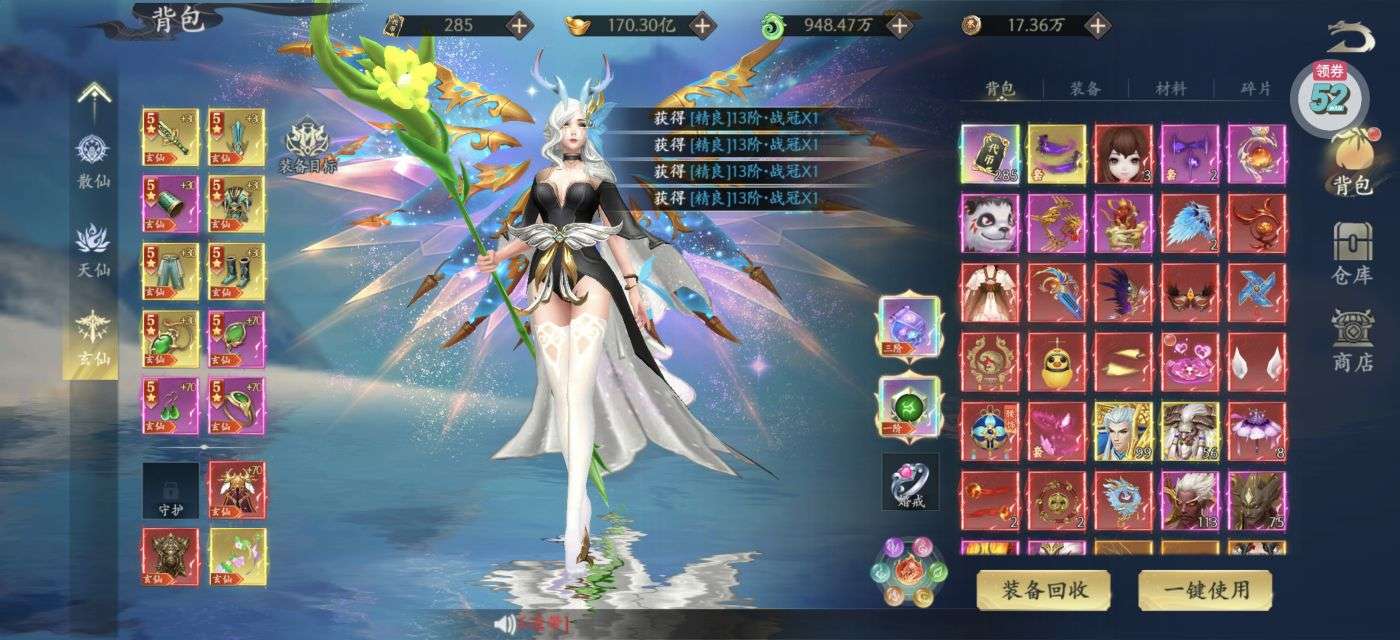Select the panda pet item

[990, 222]
